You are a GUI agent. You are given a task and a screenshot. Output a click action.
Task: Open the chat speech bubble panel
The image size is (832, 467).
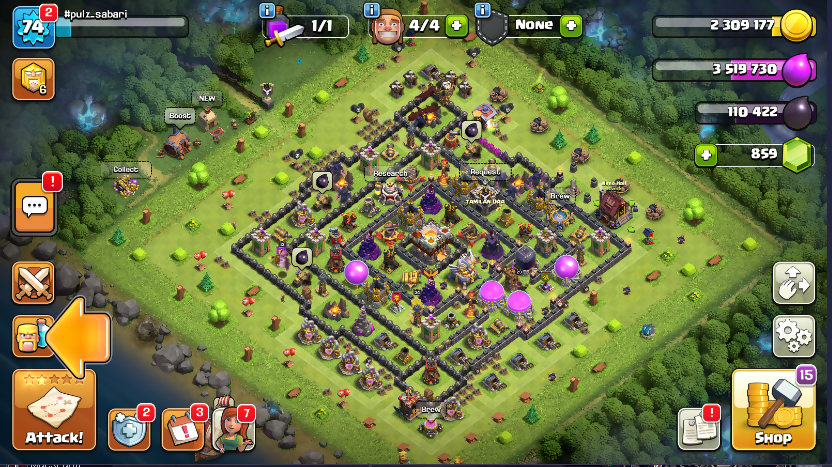pos(34,207)
